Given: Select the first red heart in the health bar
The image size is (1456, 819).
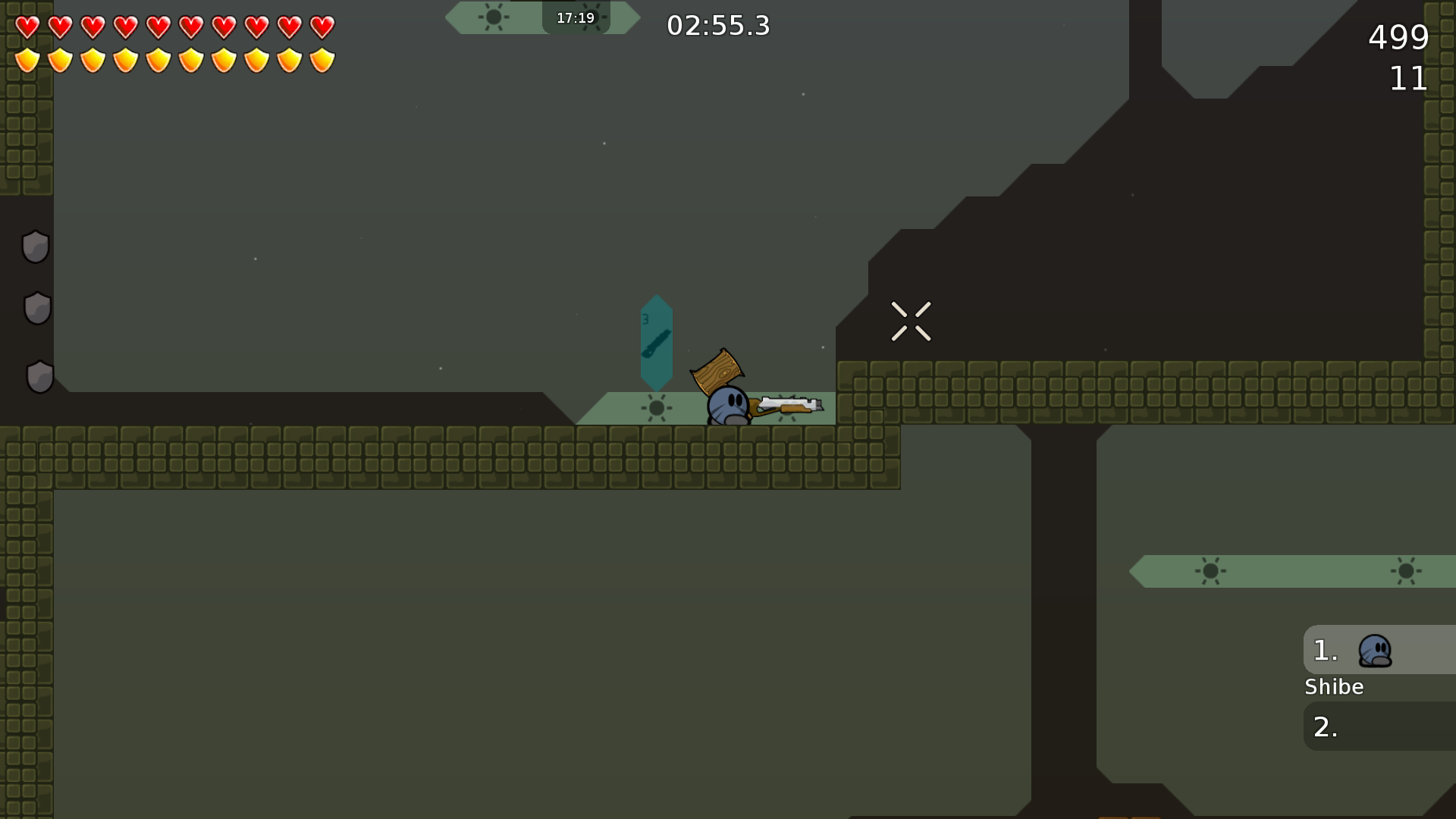Looking at the screenshot, I should [27, 26].
